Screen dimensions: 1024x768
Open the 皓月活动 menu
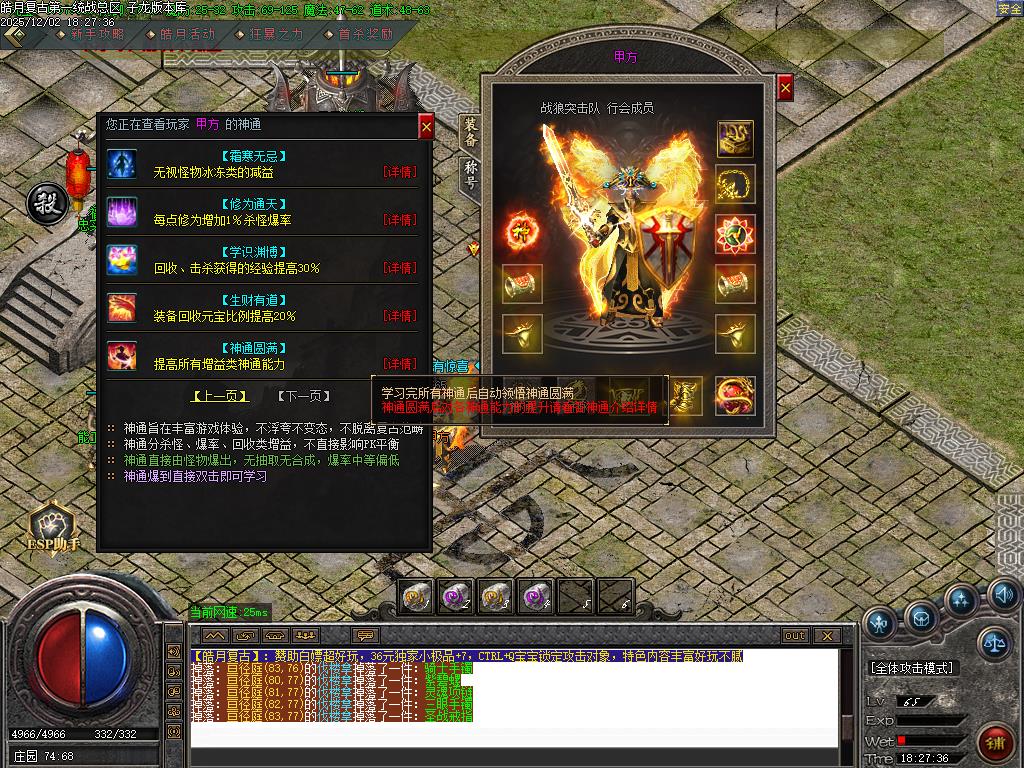pyautogui.click(x=187, y=34)
